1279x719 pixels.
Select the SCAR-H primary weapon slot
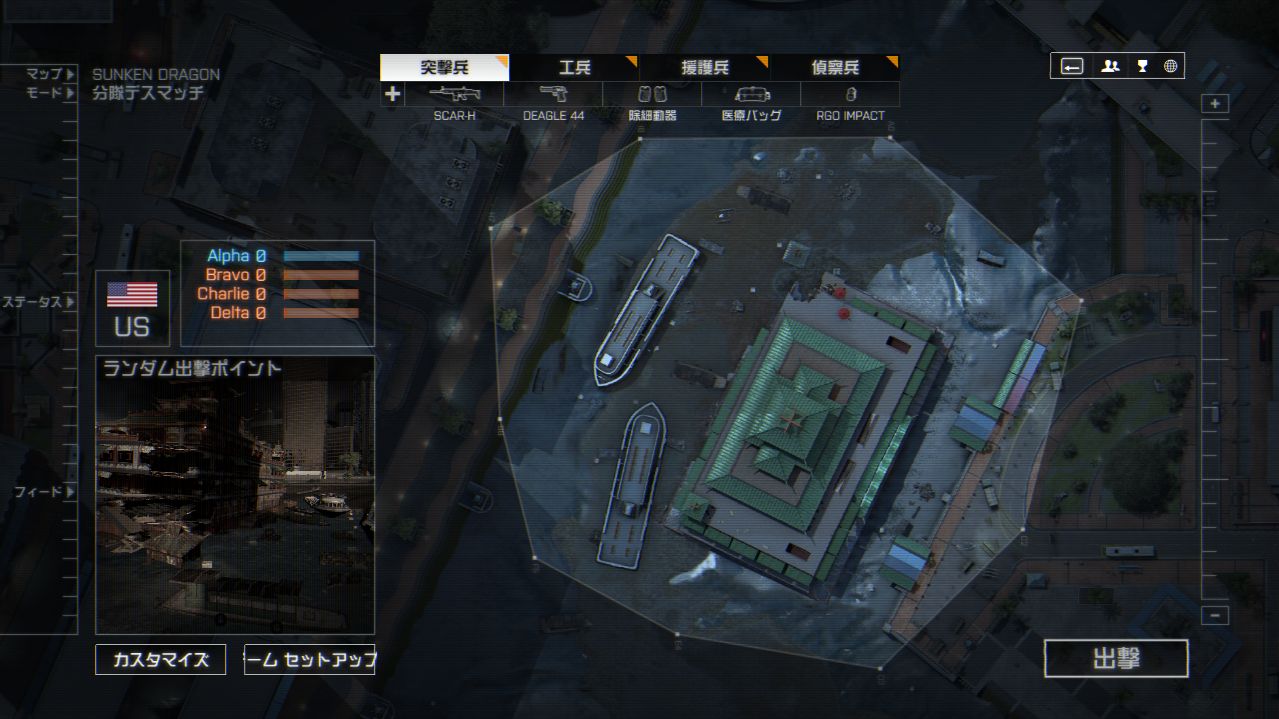454,95
